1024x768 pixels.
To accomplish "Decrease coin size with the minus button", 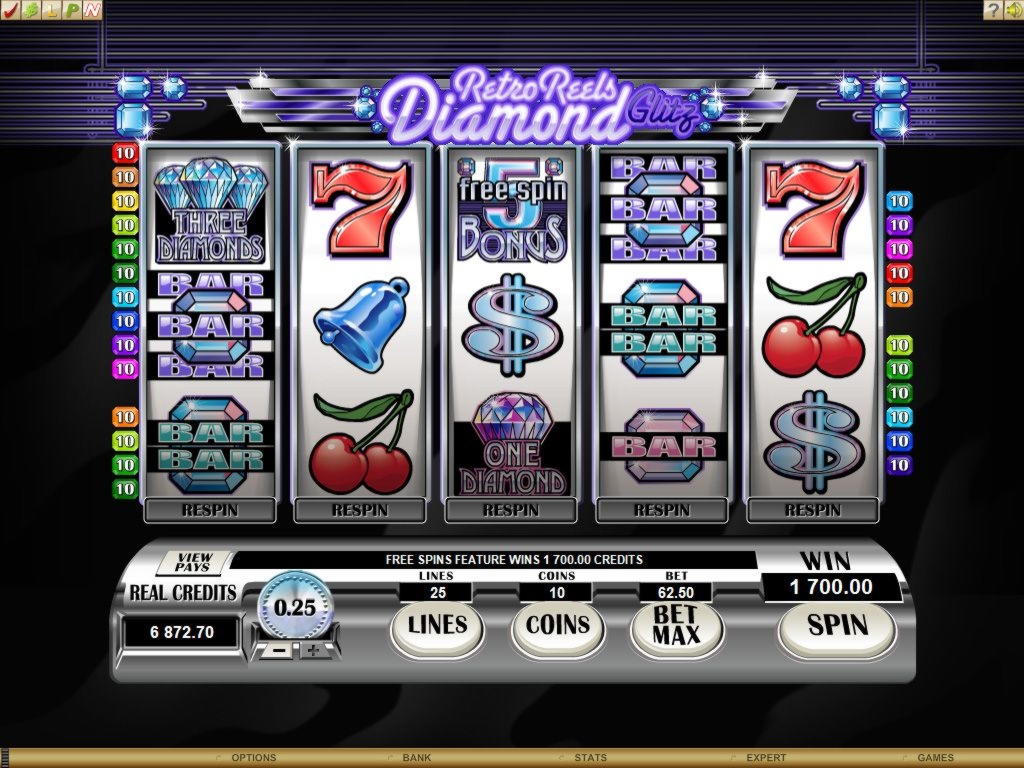I will 281,651.
